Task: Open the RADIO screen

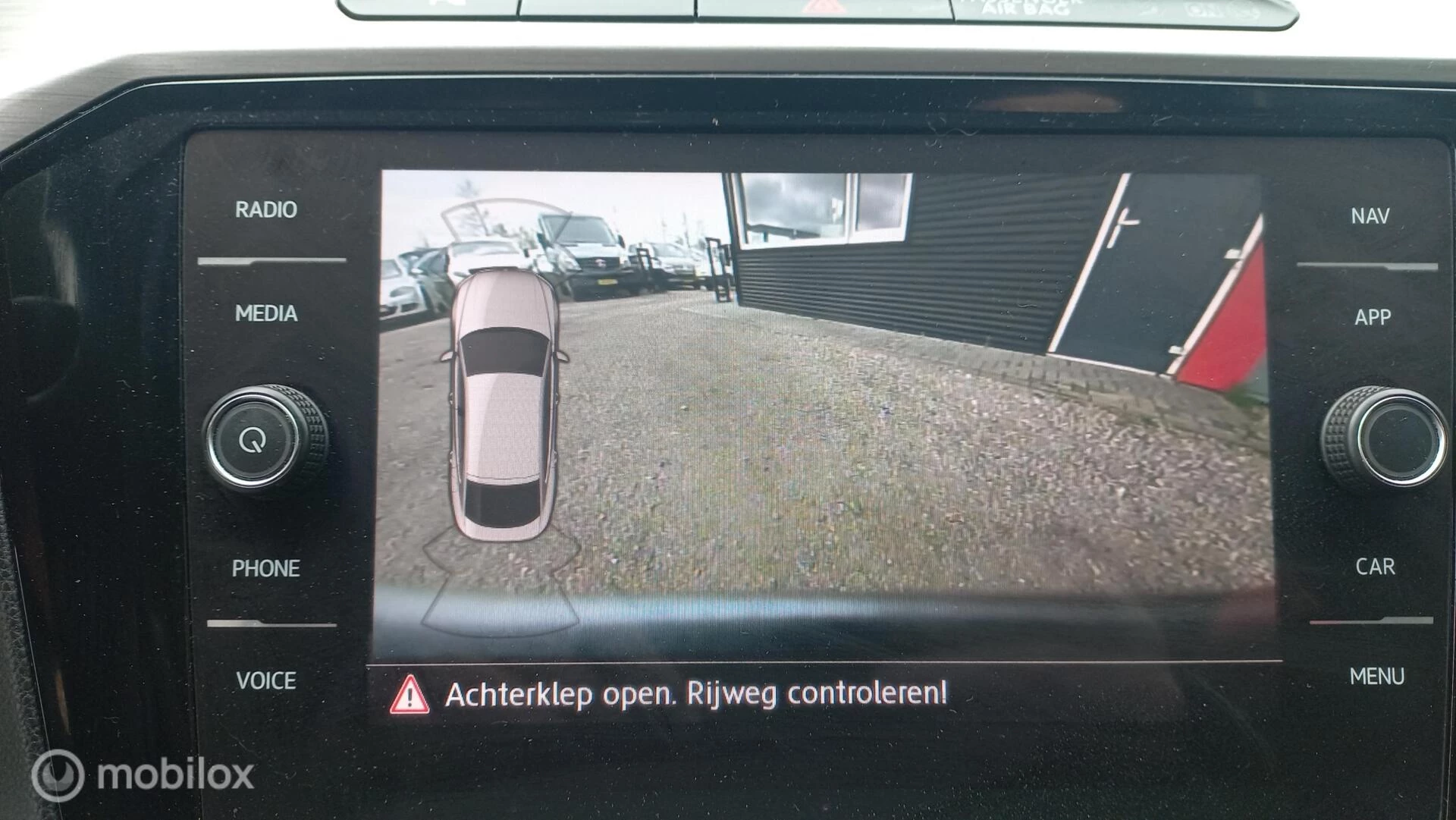Action: pos(265,211)
